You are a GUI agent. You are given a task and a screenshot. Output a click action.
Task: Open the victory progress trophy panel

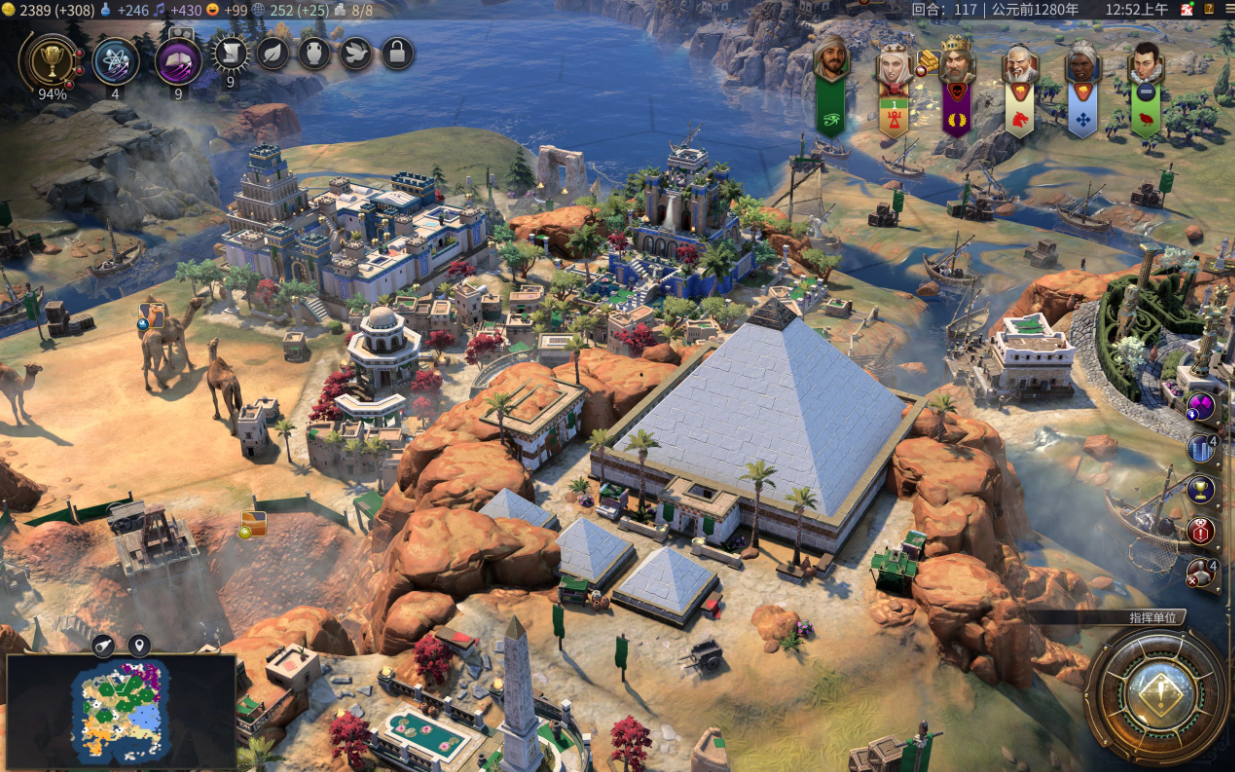(47, 61)
